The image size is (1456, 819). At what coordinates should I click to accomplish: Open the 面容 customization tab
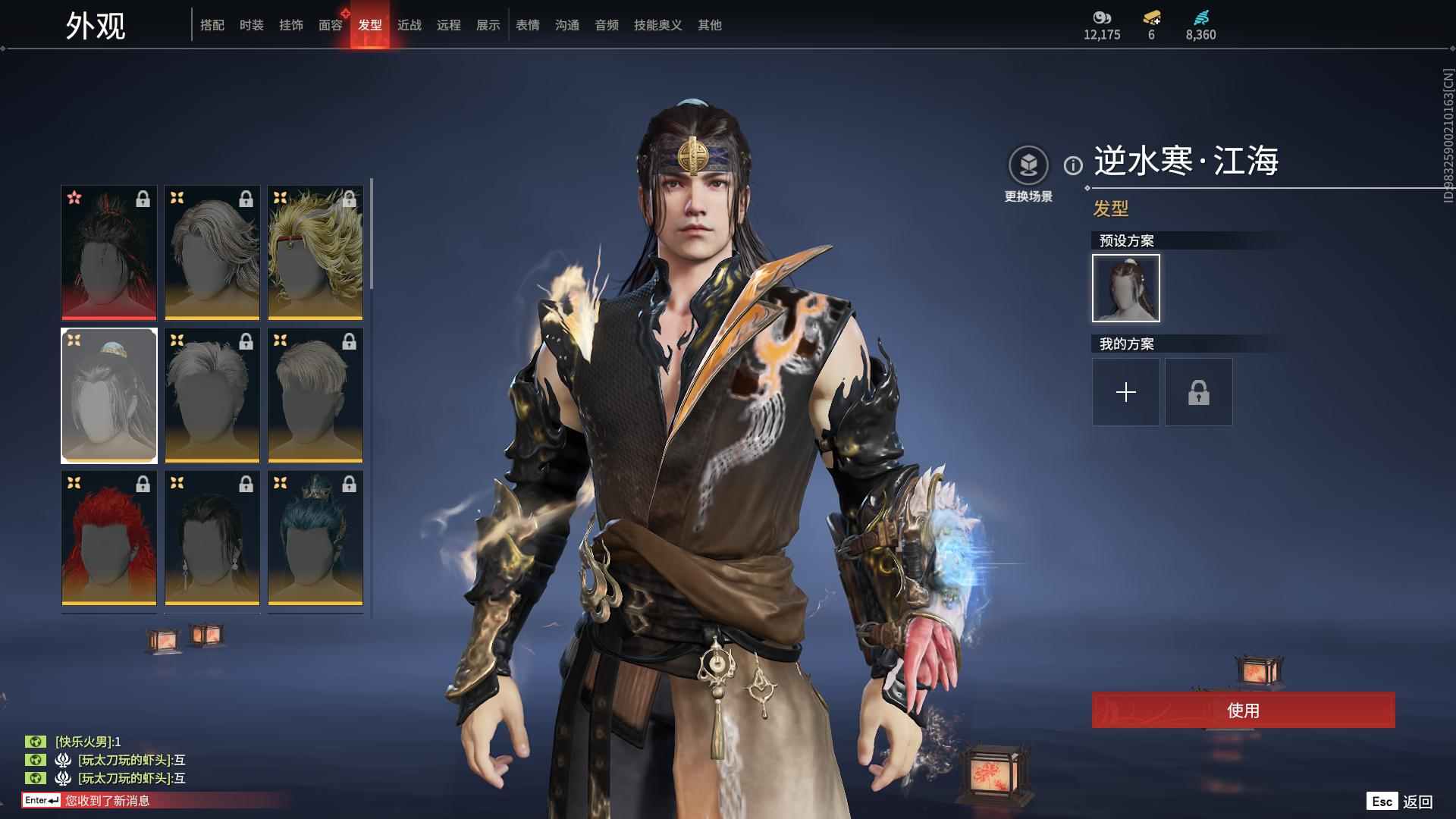pyautogui.click(x=331, y=24)
